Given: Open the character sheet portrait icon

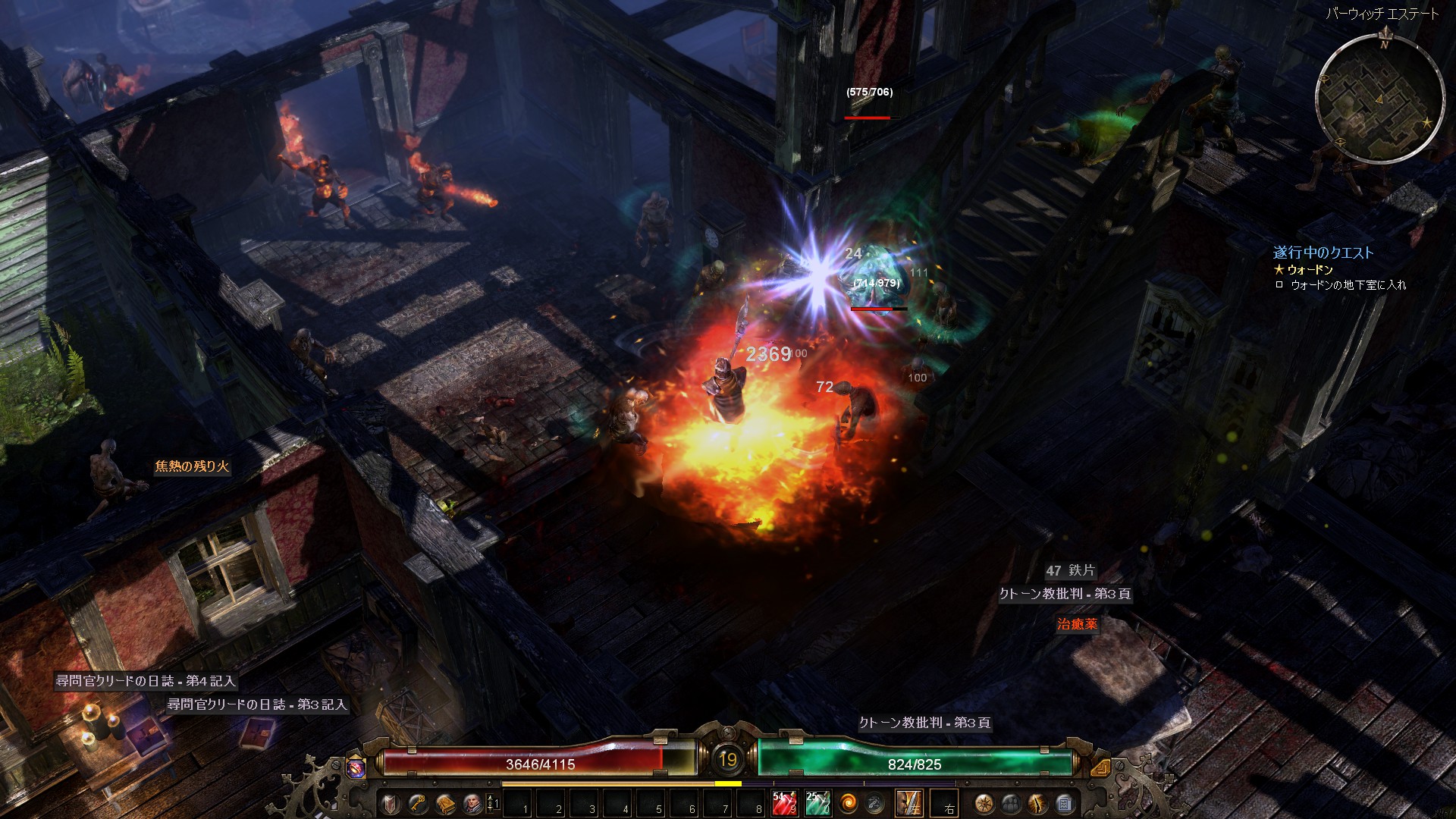Looking at the screenshot, I should [472, 803].
